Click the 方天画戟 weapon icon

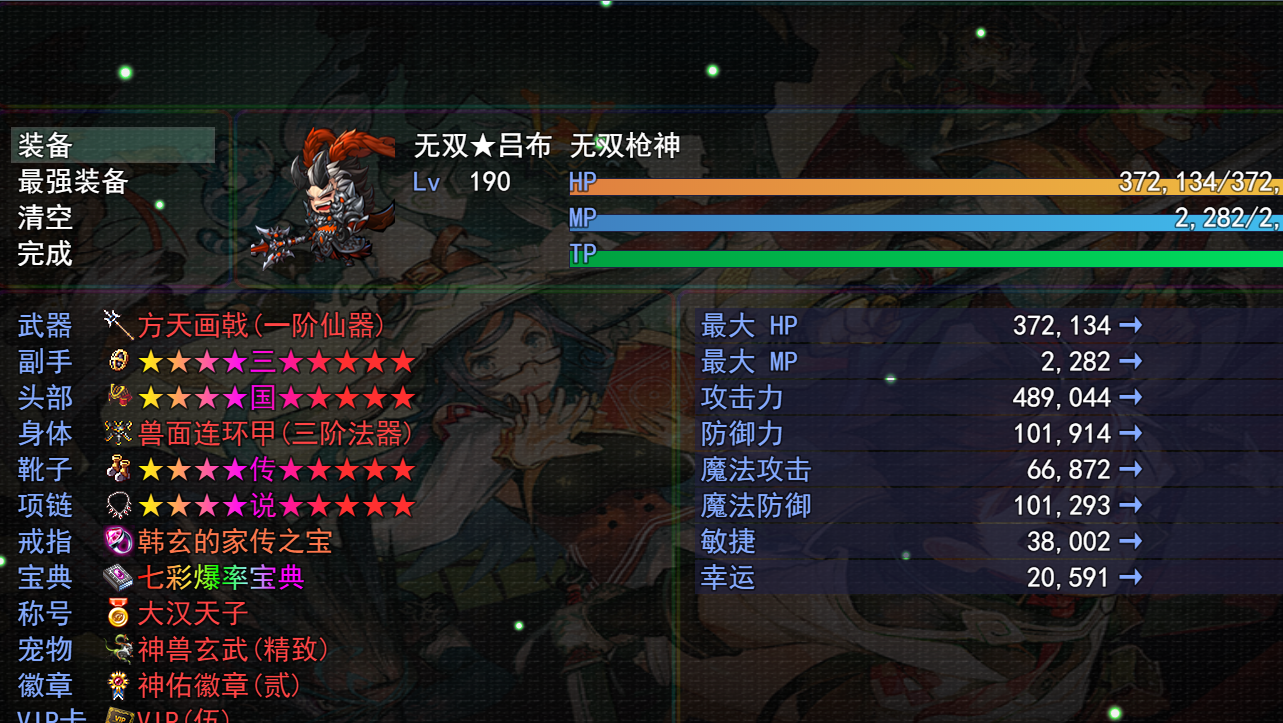[118, 326]
